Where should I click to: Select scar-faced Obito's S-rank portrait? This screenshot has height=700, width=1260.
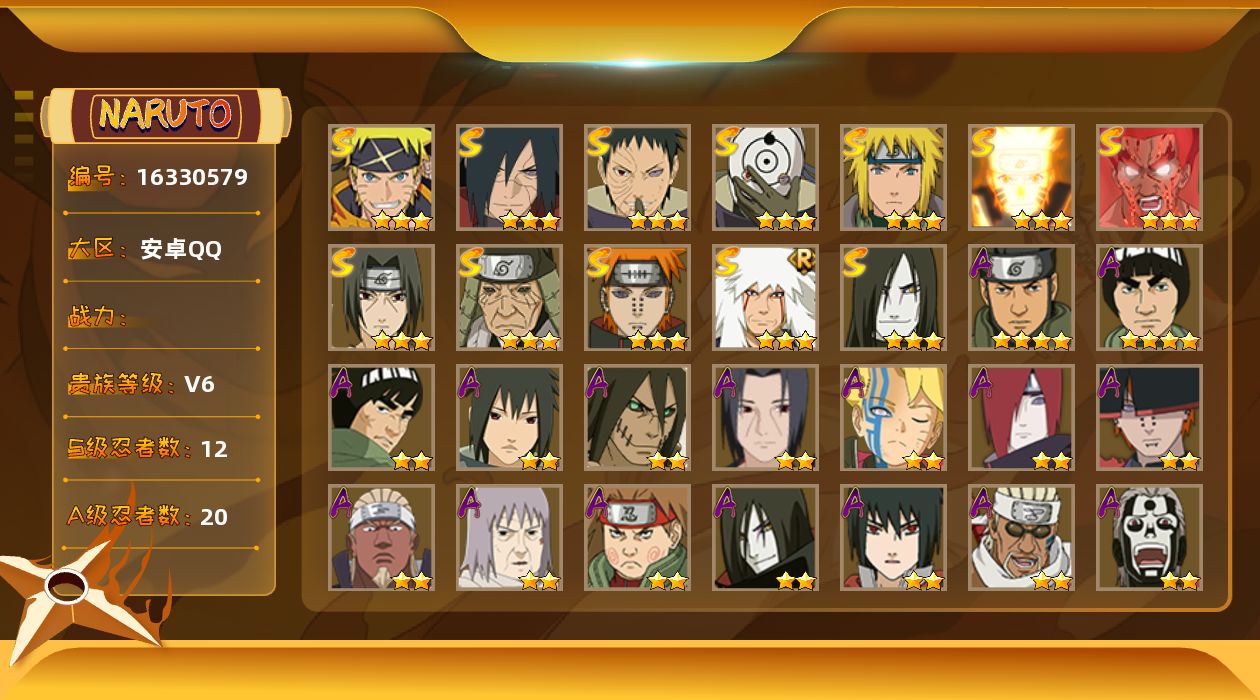[x=637, y=177]
